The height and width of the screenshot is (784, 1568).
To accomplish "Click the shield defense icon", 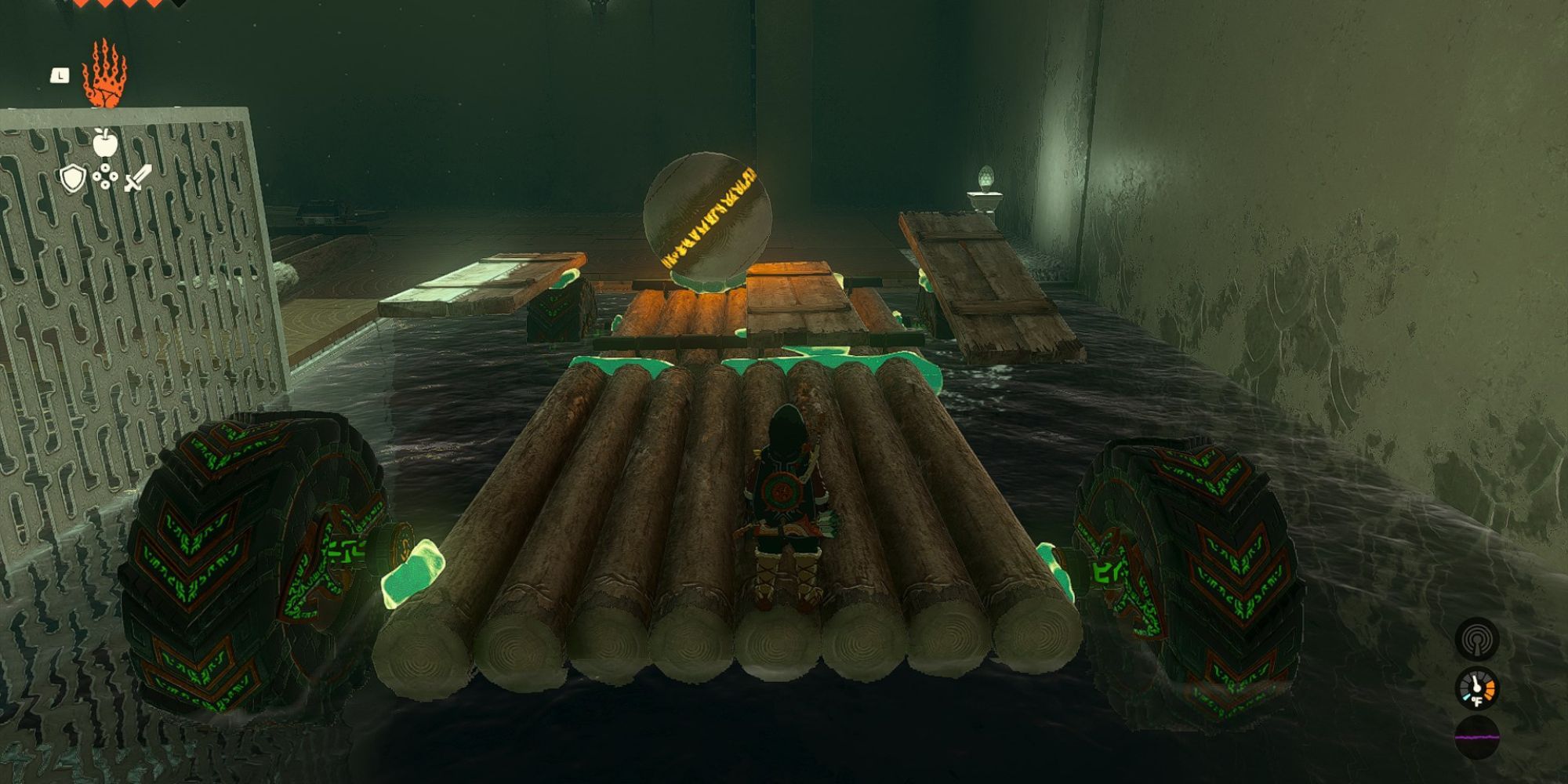I will point(73,180).
